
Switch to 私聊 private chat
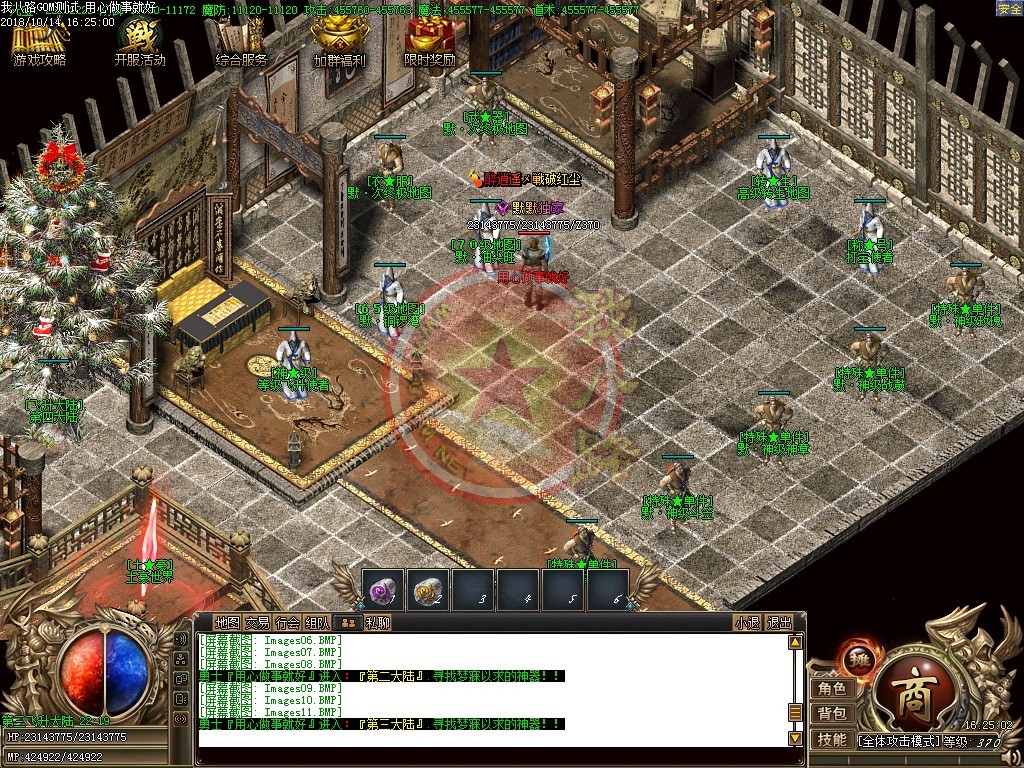point(377,622)
